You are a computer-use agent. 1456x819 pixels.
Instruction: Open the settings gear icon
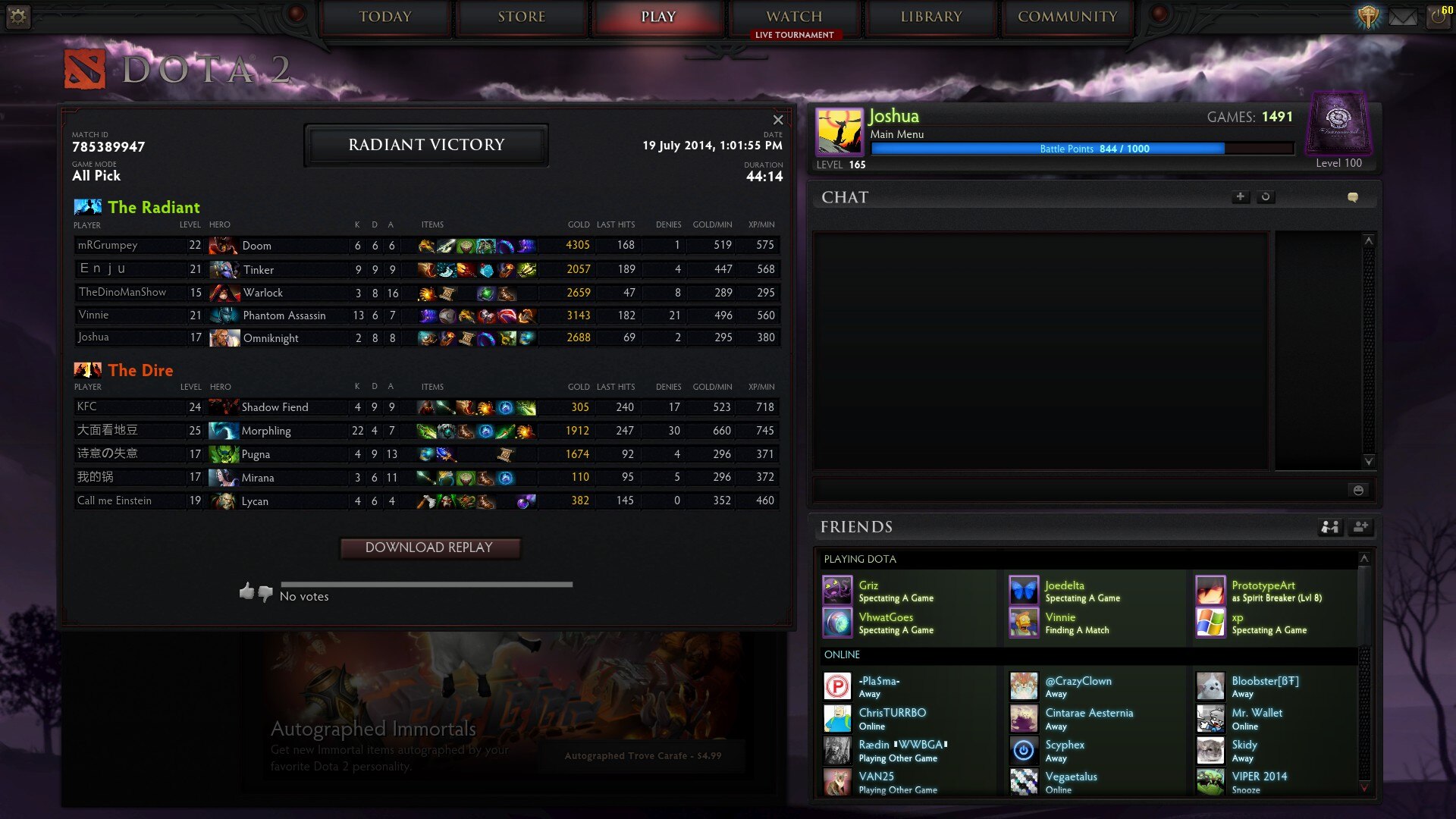point(18,17)
